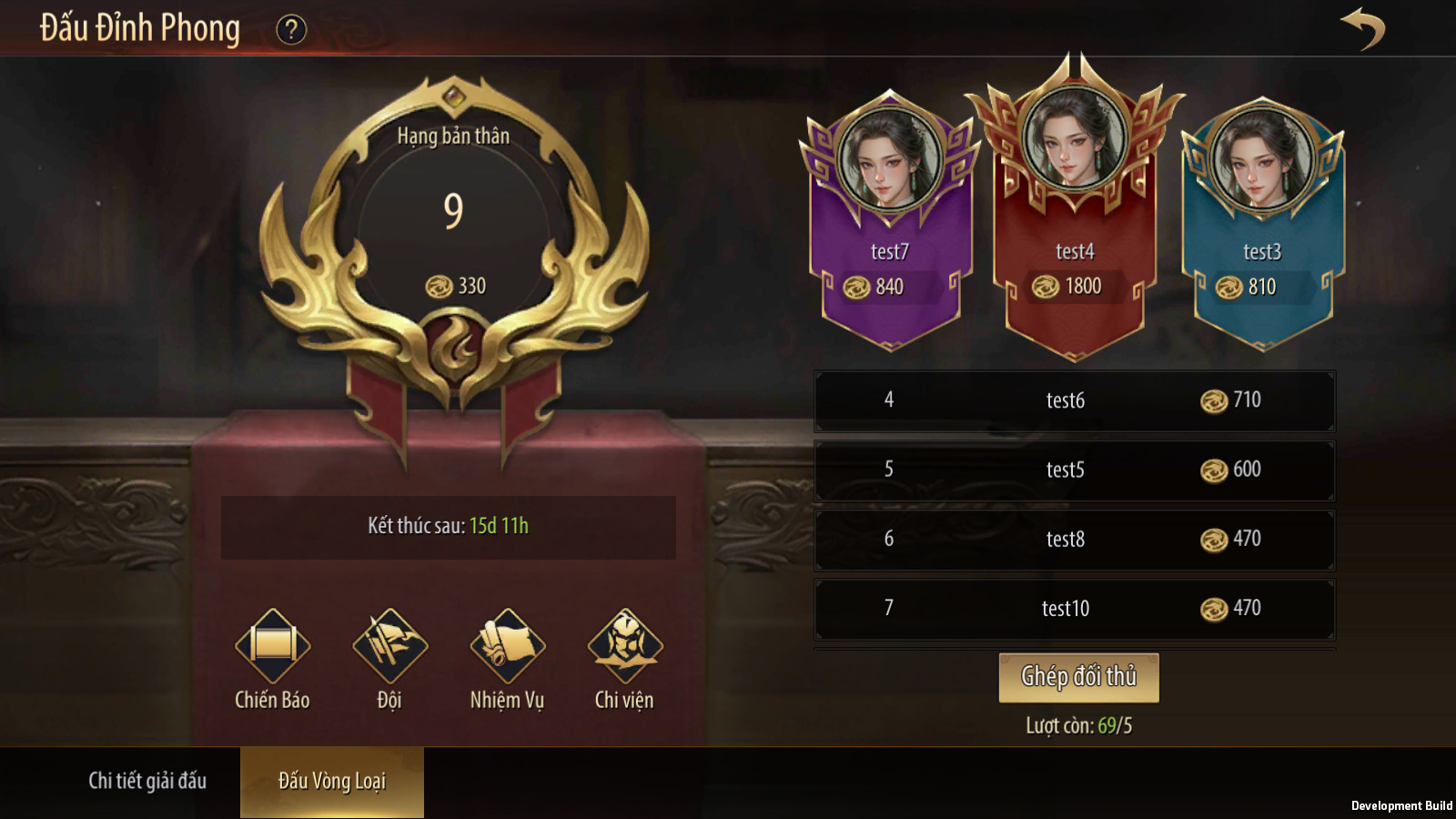
Task: Select rank 4 row test6
Action: pyautogui.click(x=1074, y=400)
